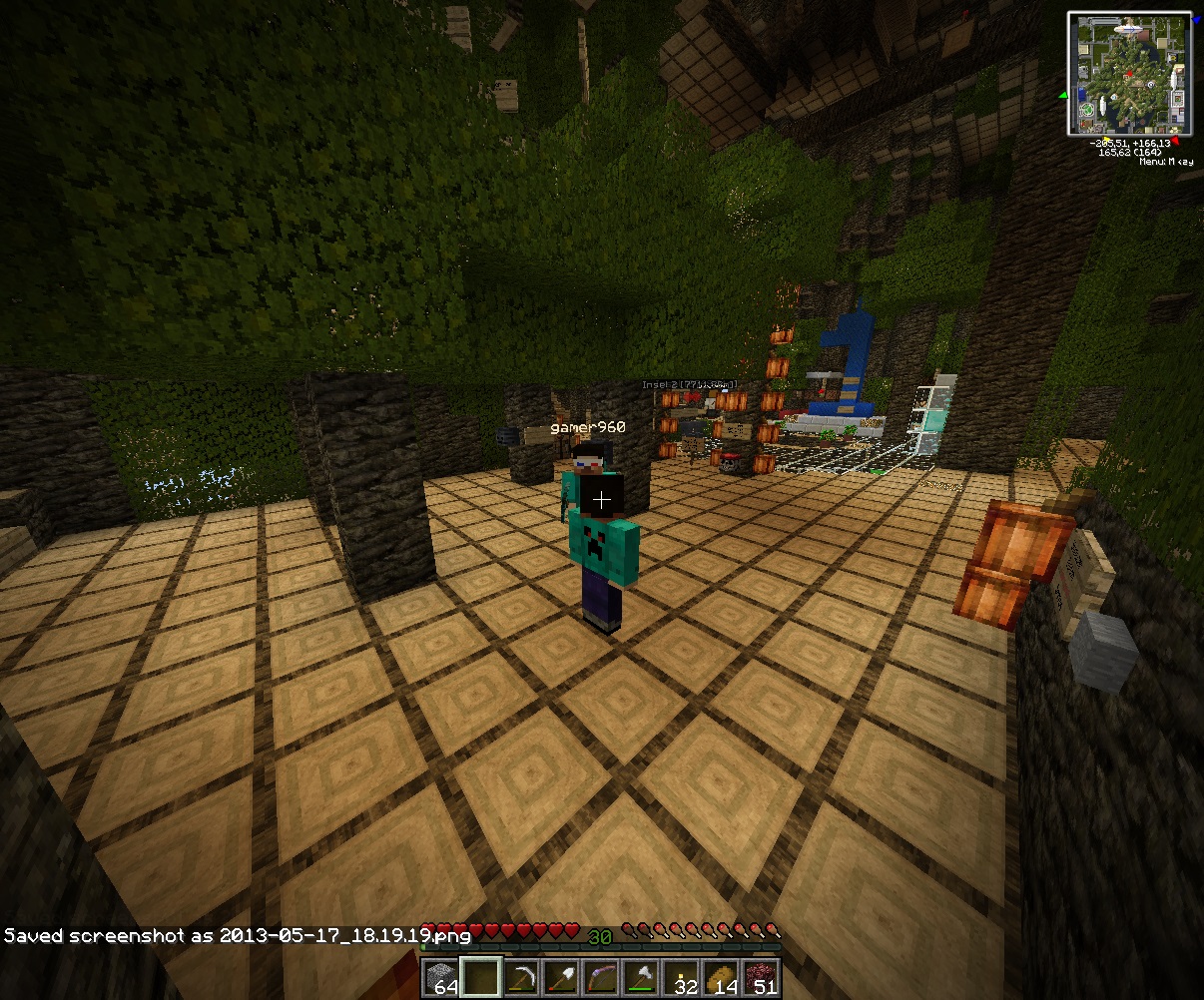Select the shovel hotbar slot
1204x1000 pixels.
point(561,978)
